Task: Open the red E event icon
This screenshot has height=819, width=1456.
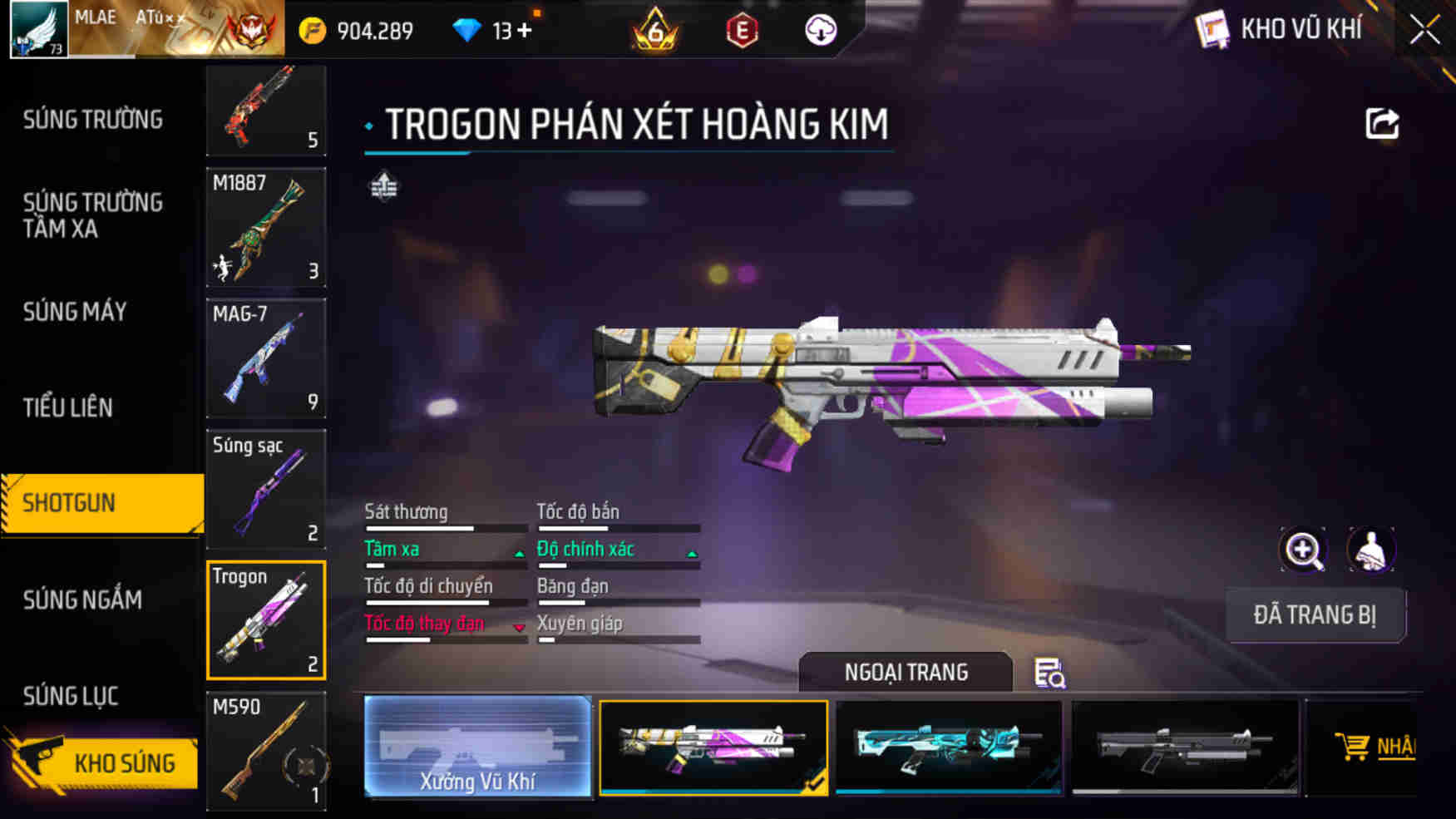Action: (743, 28)
